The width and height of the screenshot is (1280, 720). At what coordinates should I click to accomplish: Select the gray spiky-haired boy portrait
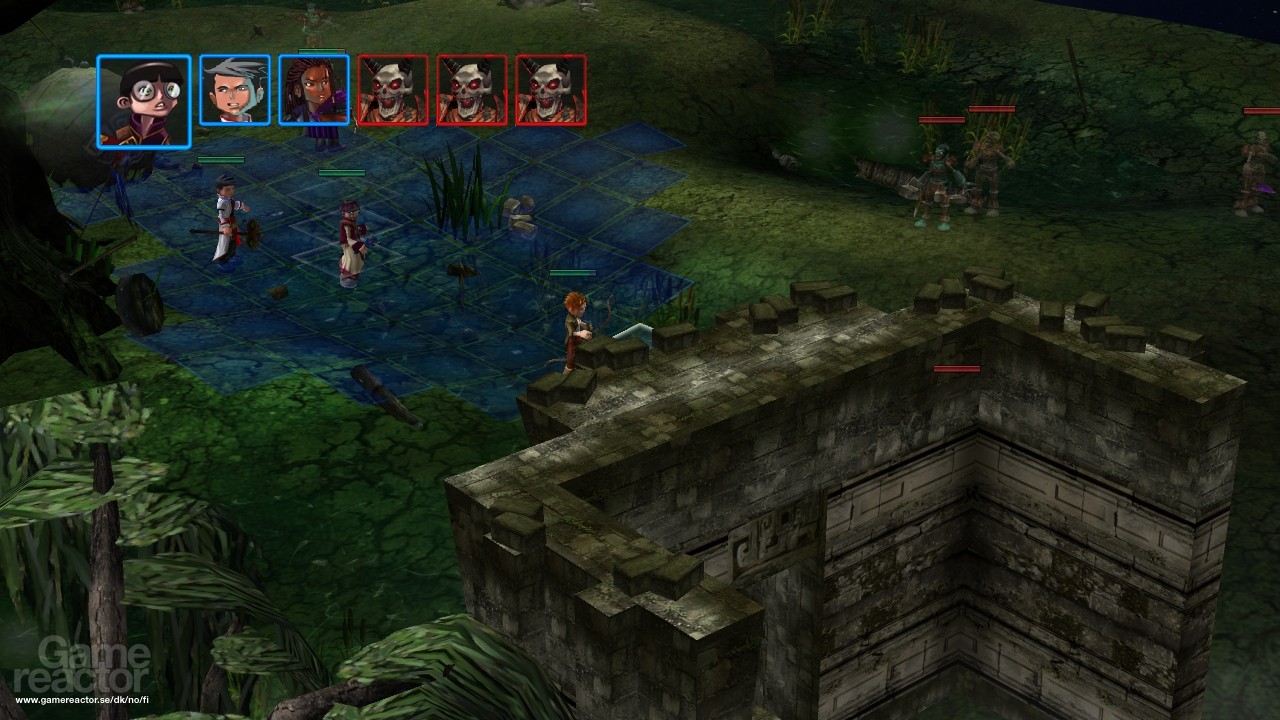click(235, 90)
